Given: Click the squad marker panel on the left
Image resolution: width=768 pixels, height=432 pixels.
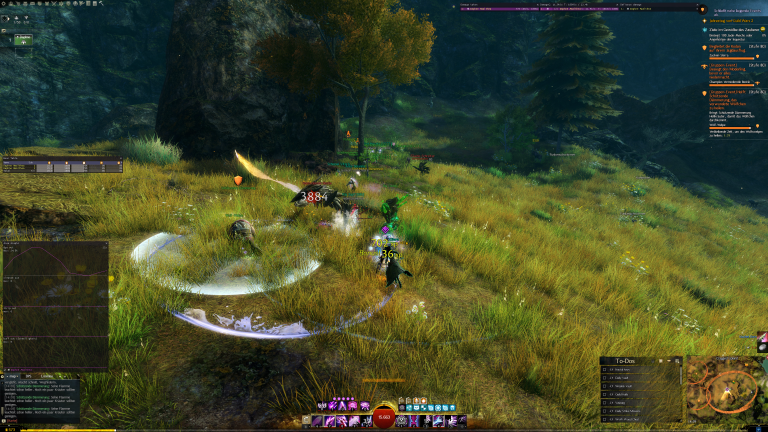Looking at the screenshot, I should 62,166.
